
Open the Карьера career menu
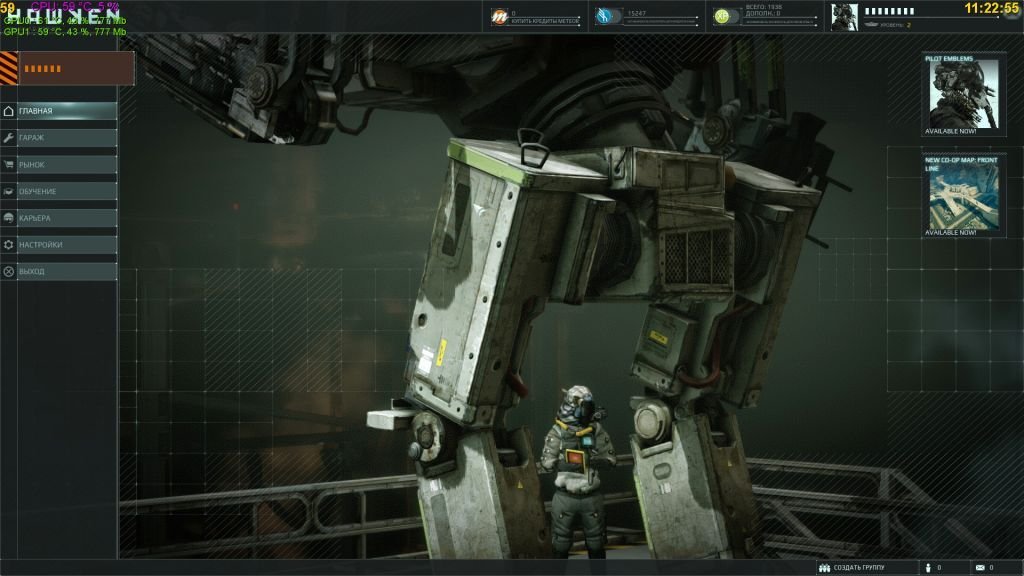coord(58,218)
